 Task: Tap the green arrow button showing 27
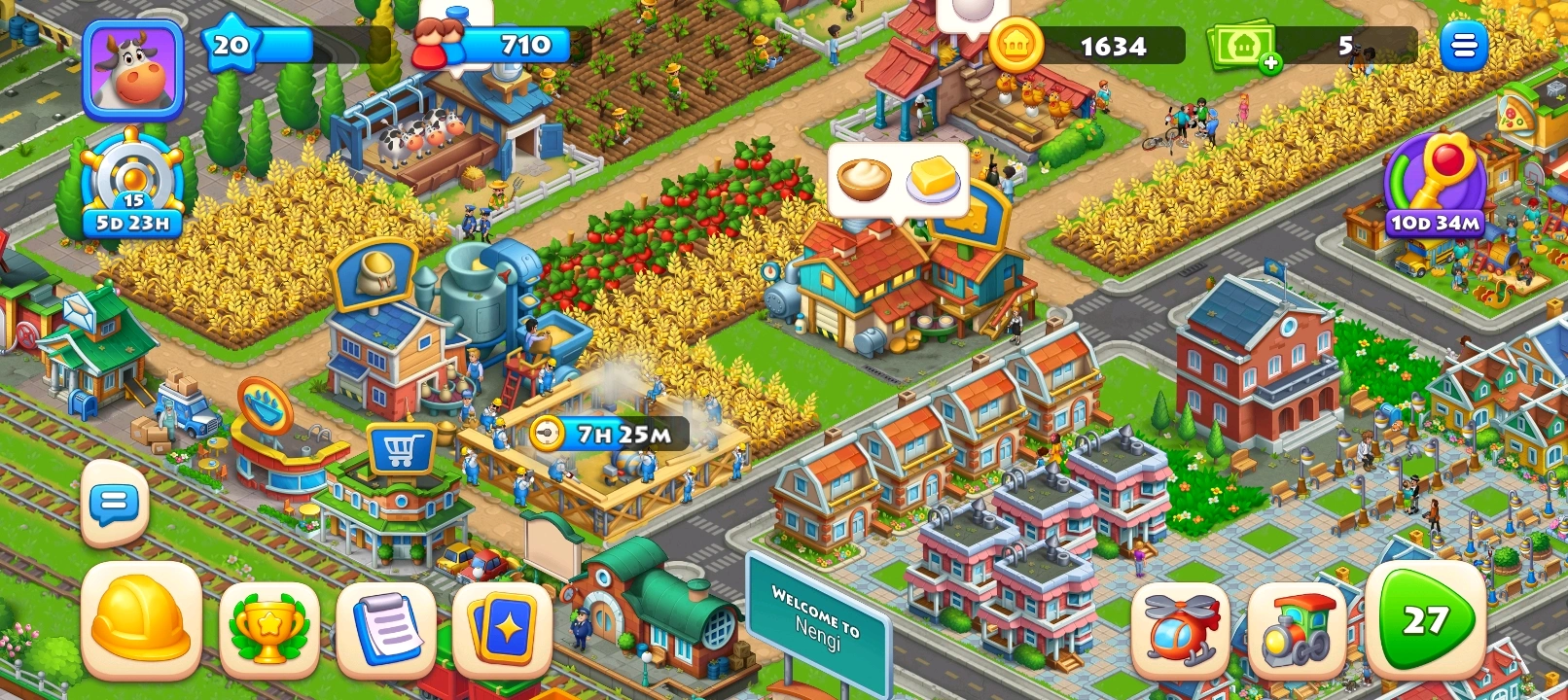[x=1425, y=619]
